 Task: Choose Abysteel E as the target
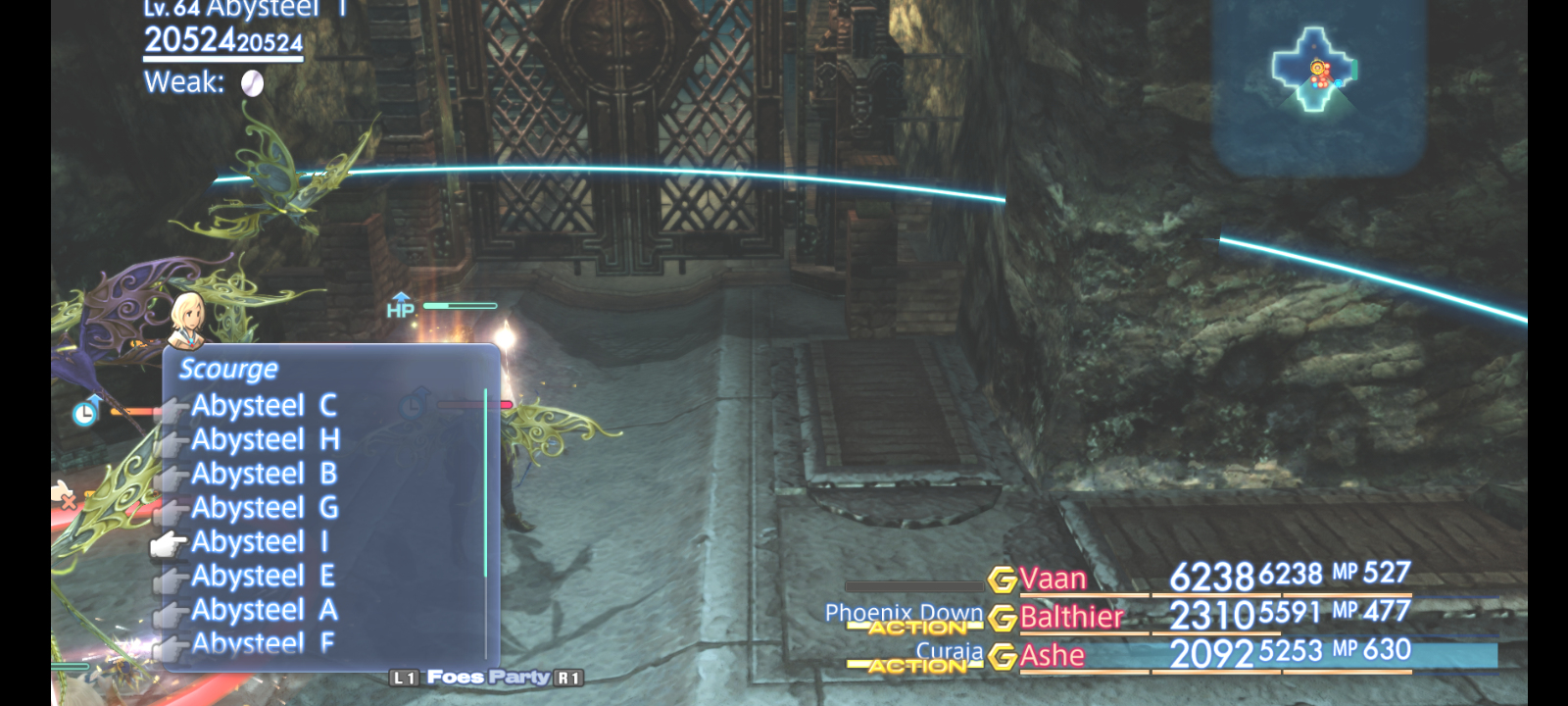263,577
